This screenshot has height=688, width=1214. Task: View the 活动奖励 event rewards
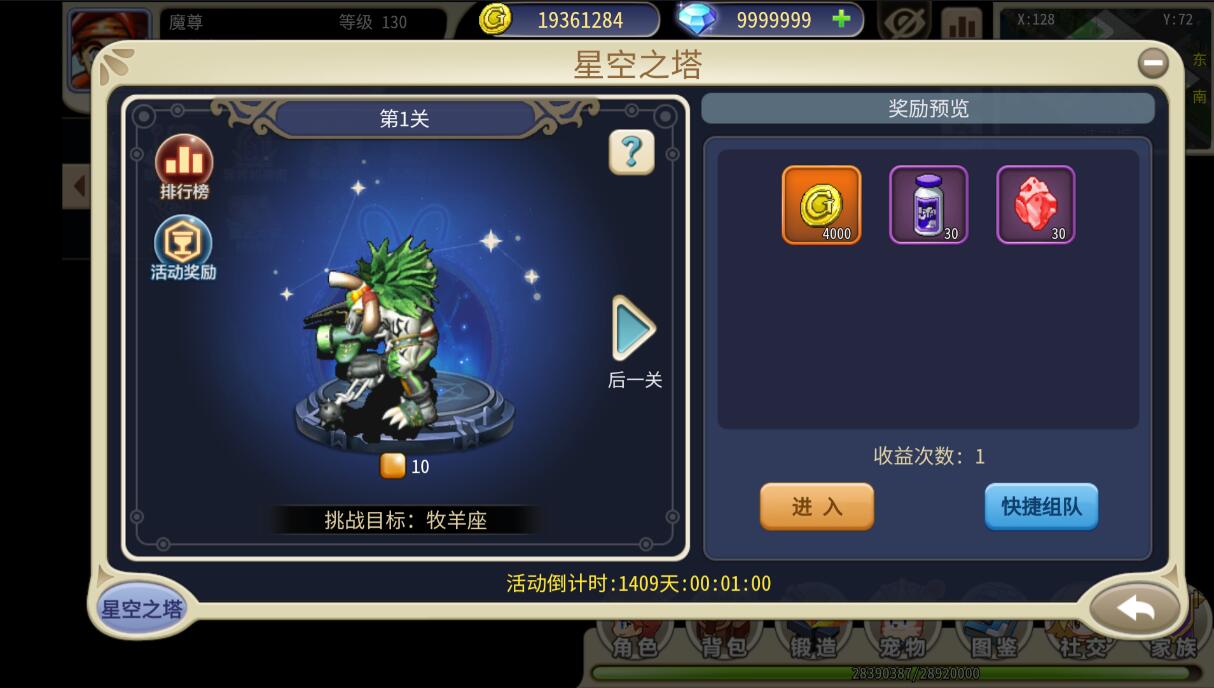click(x=183, y=247)
